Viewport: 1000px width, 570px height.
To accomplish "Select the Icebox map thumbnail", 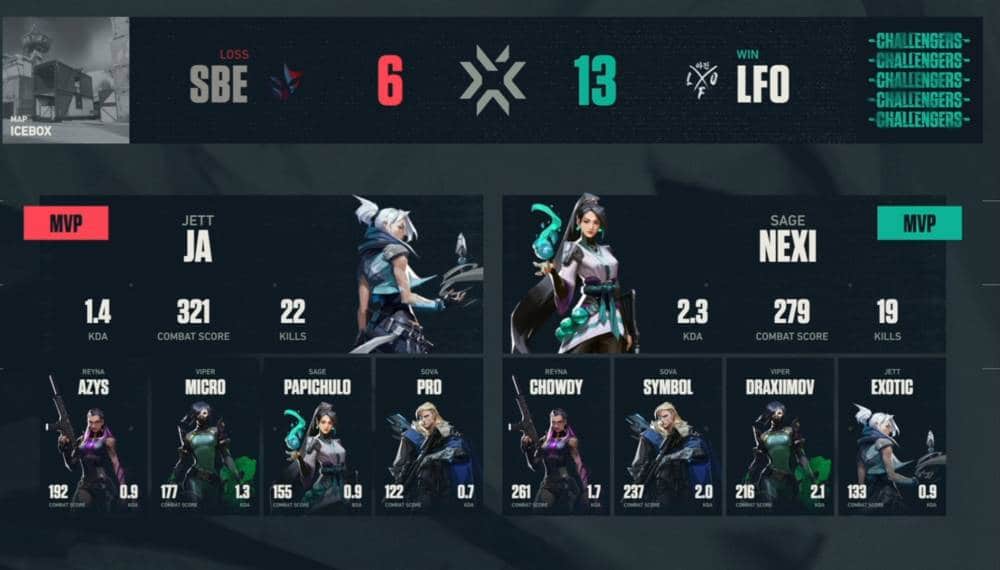I will [x=66, y=80].
